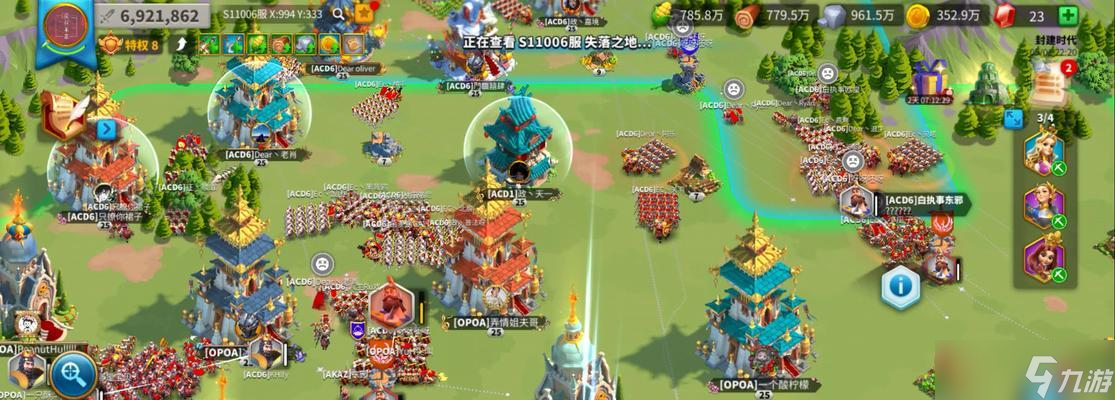Expand the blue arrow beside quest book
Image resolution: width=1115 pixels, height=400 pixels.
[x=107, y=129]
